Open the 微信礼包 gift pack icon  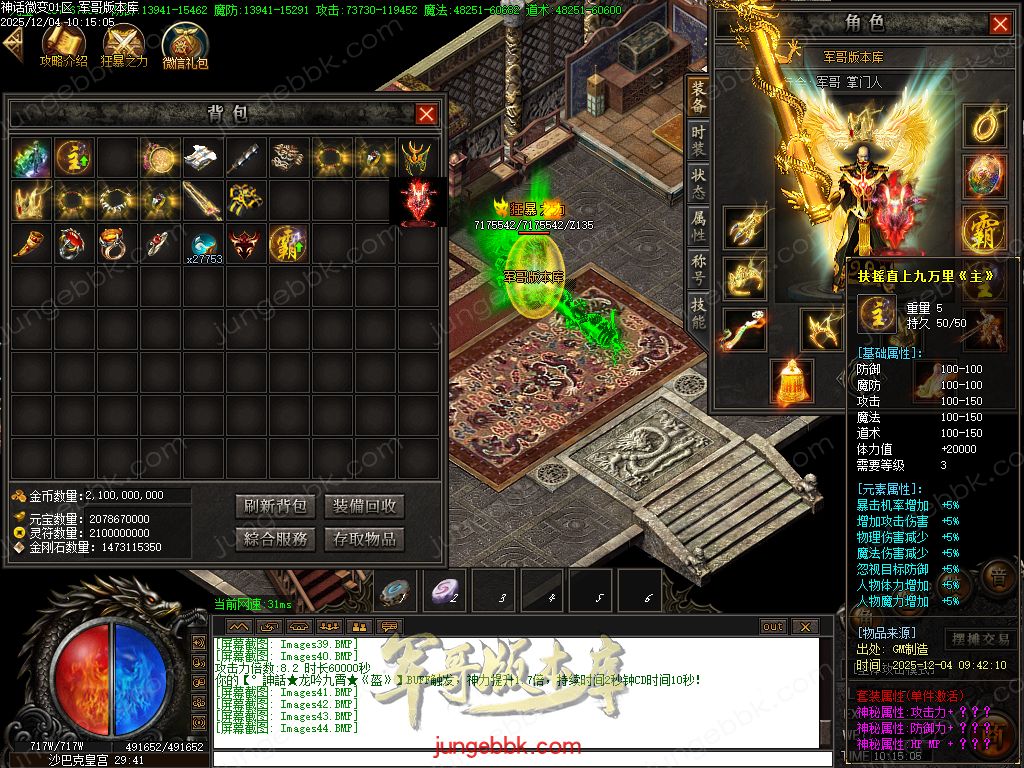pos(185,44)
